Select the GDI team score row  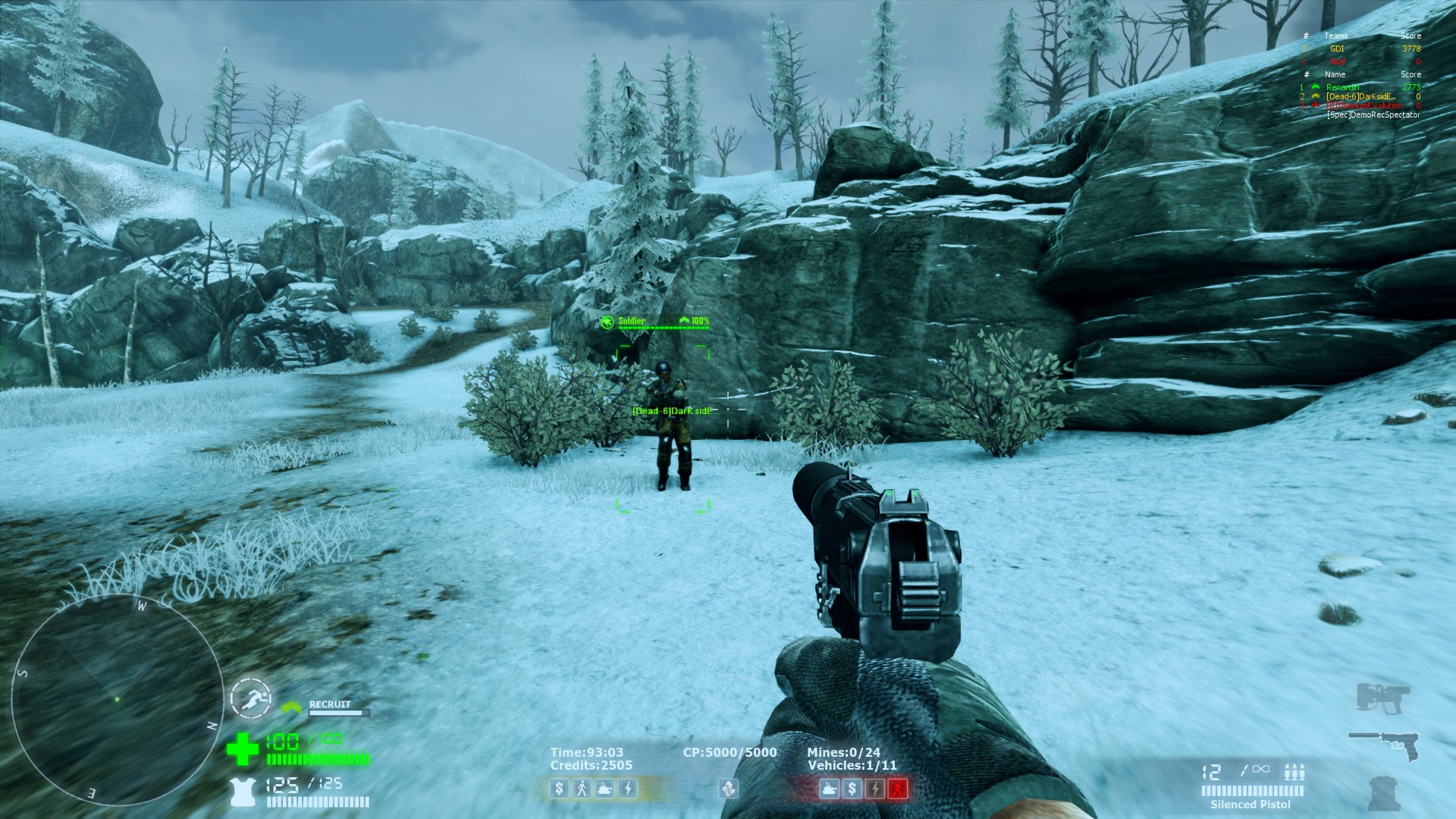coord(1360,49)
